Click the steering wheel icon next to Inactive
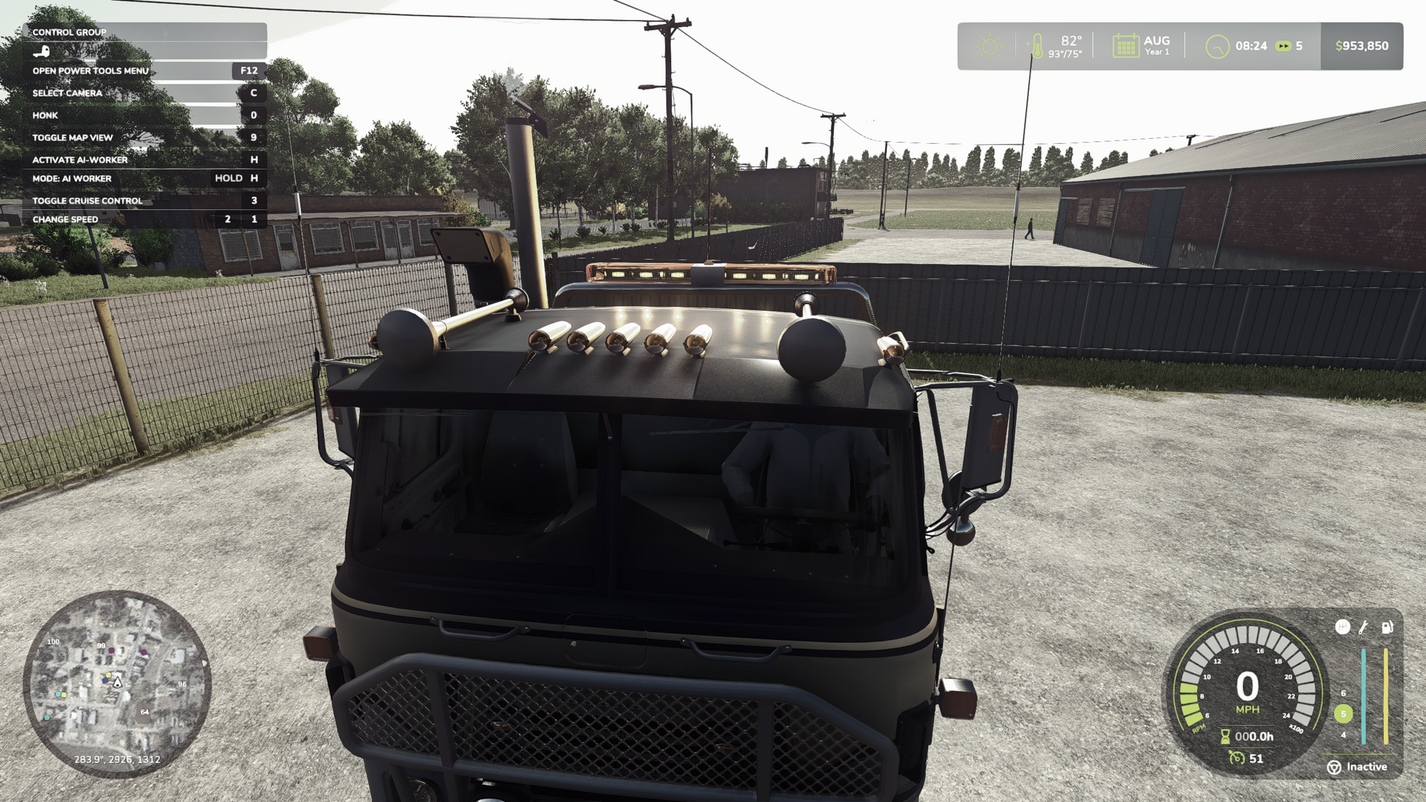This screenshot has height=802, width=1426. [1334, 766]
